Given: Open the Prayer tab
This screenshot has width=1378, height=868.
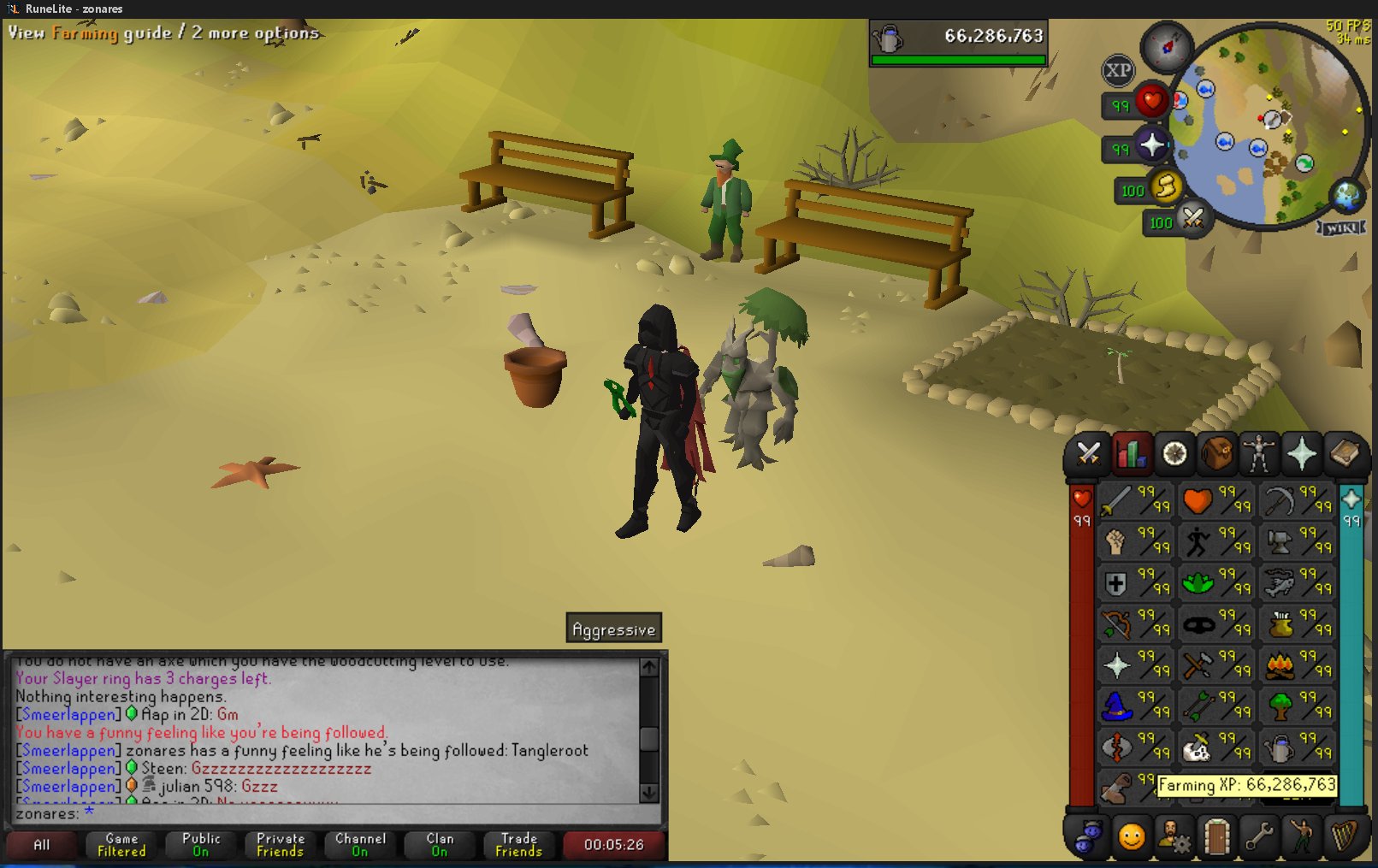Looking at the screenshot, I should tap(1303, 454).
